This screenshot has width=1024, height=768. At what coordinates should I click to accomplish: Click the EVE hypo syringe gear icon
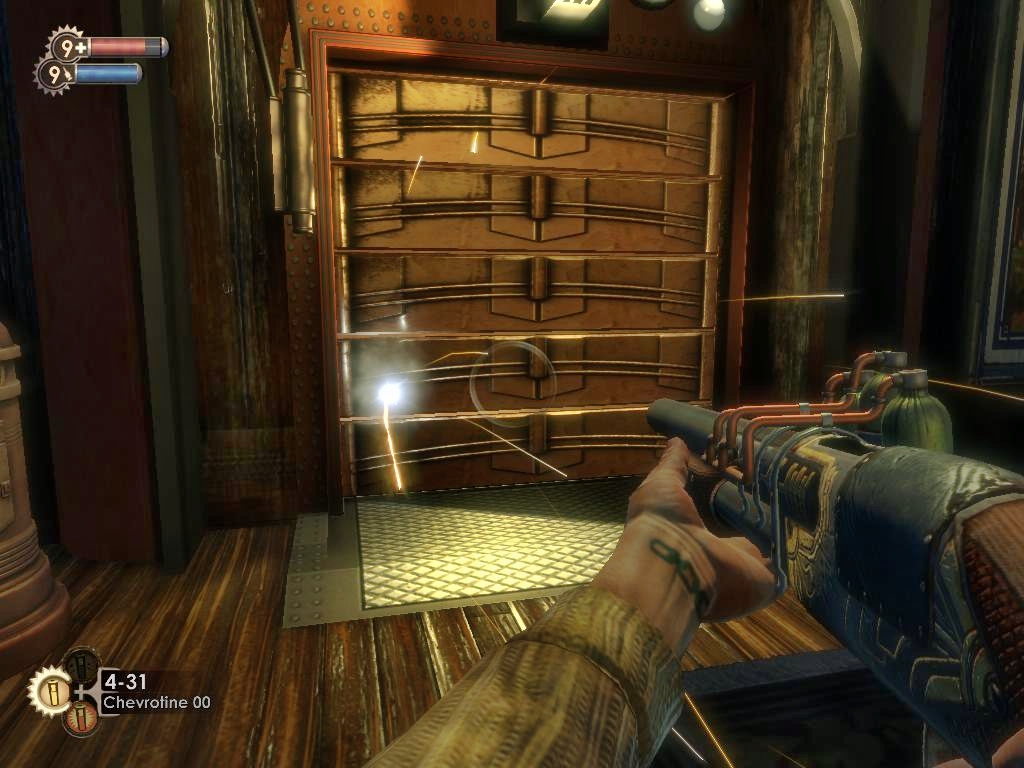point(54,74)
